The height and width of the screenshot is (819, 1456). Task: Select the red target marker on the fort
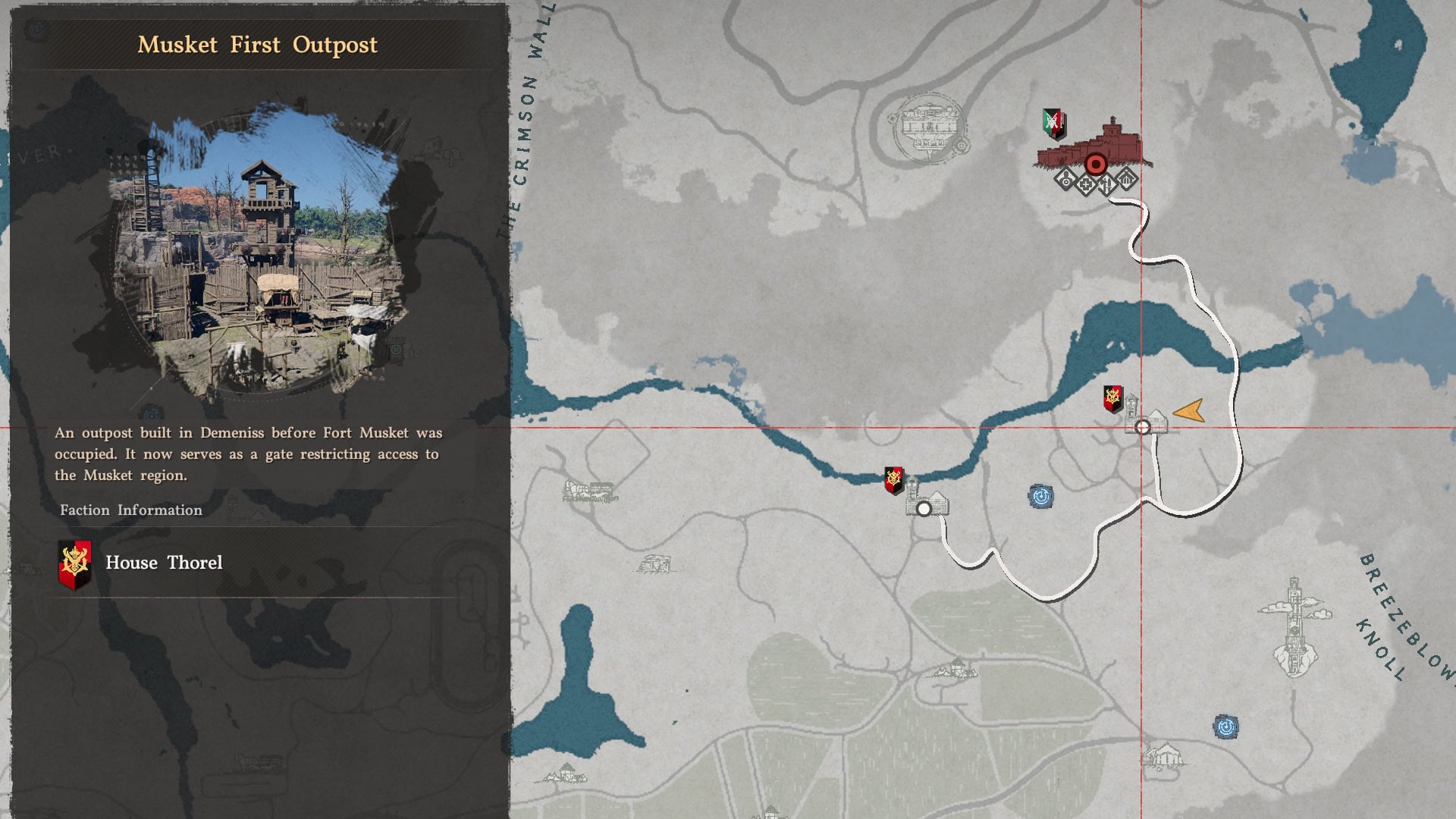(x=1095, y=164)
